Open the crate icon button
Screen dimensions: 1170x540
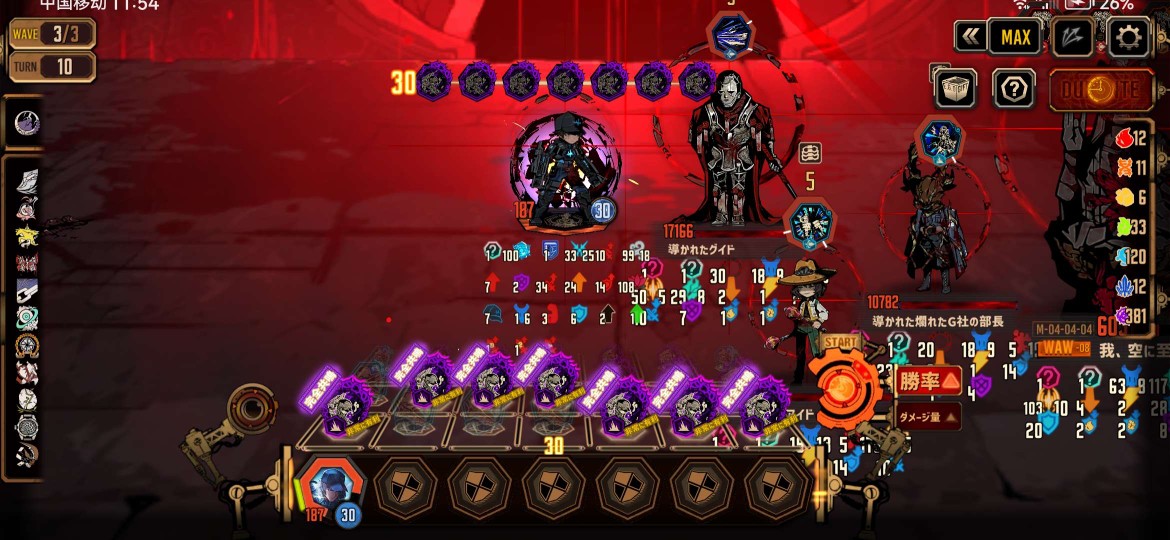pos(955,89)
